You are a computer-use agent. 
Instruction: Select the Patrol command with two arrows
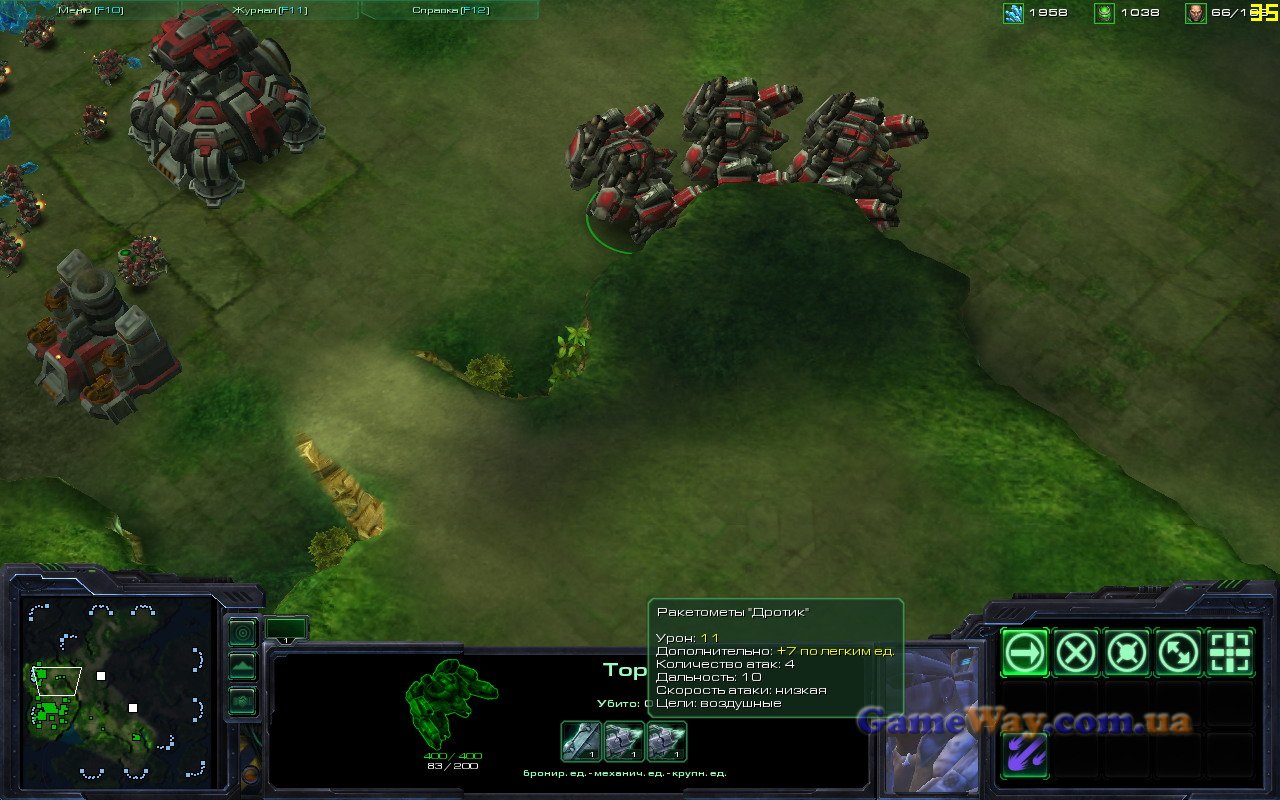(1179, 653)
